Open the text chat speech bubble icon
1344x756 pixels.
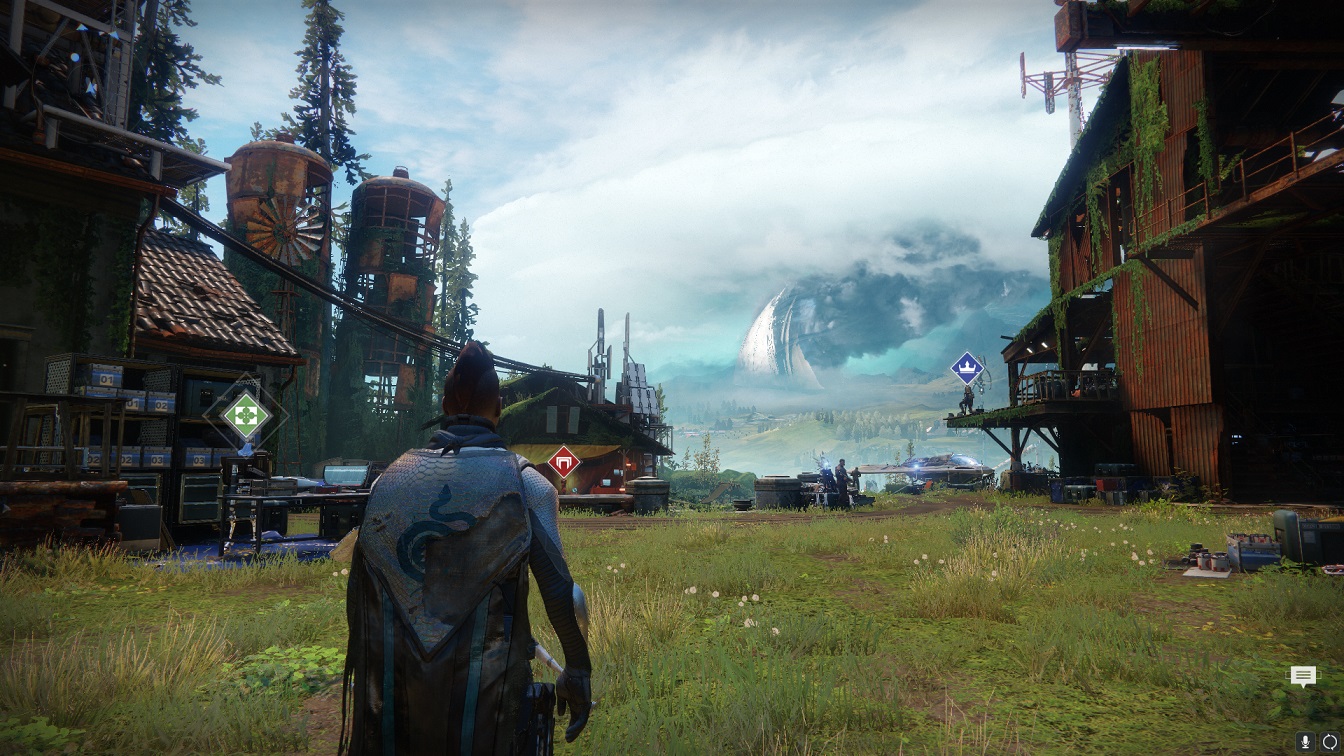1302,677
